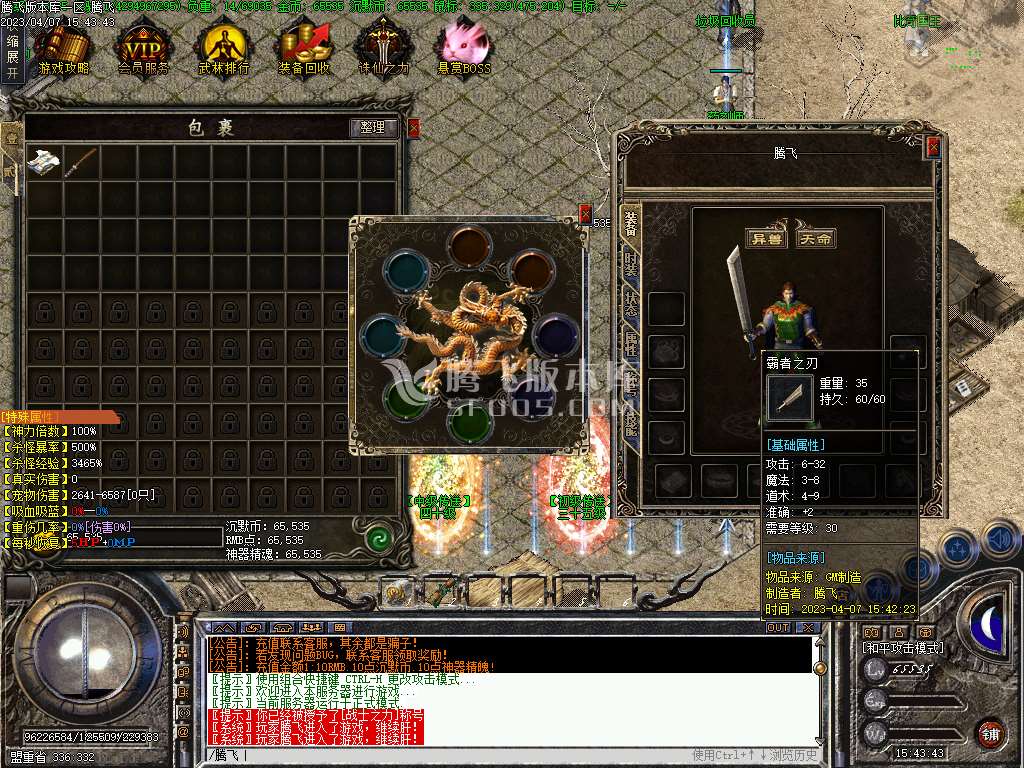Open the 诛仙之力 sword icon
Image resolution: width=1024 pixels, height=768 pixels.
tap(383, 49)
